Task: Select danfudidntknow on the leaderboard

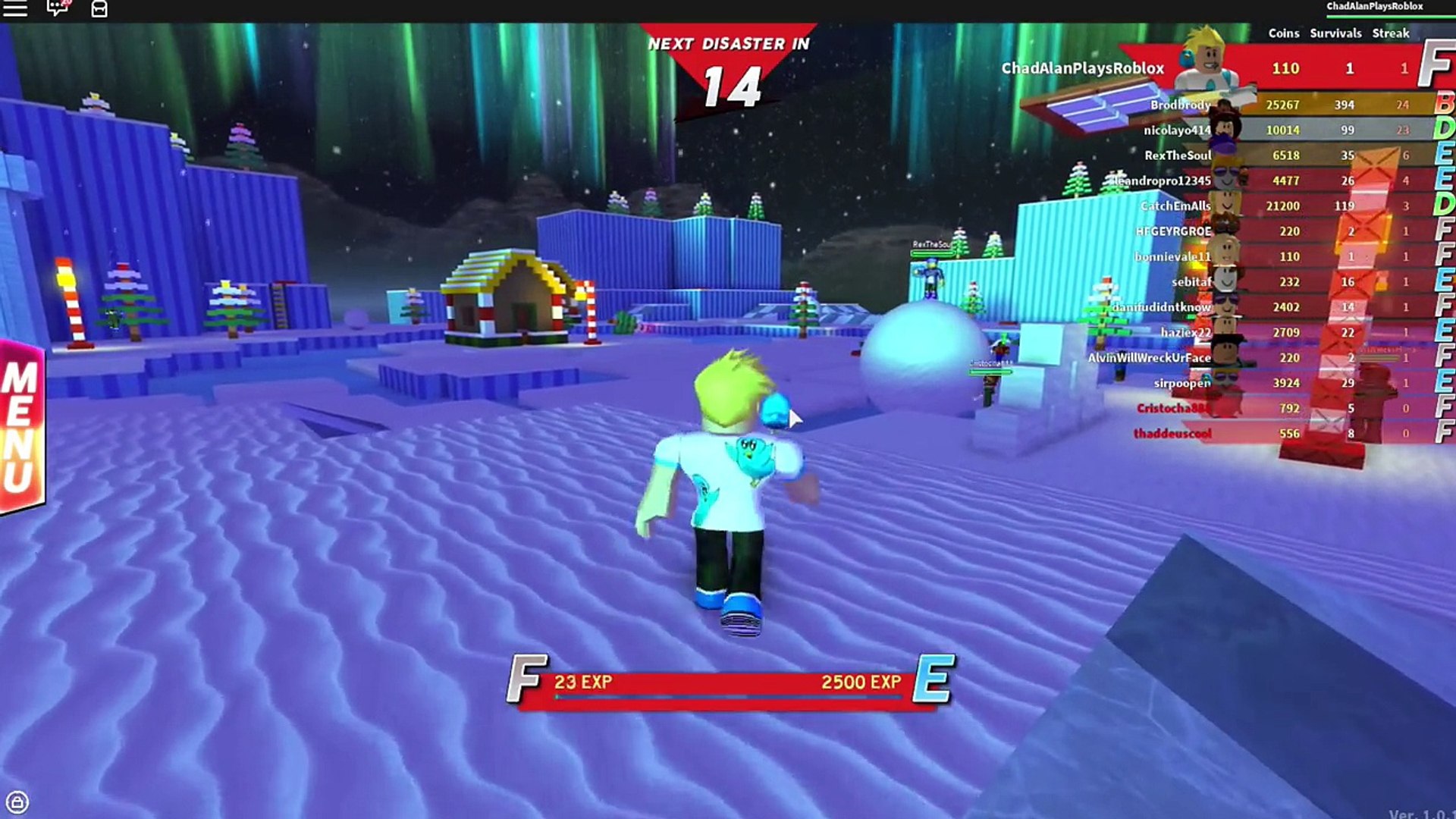Action: click(x=1162, y=307)
